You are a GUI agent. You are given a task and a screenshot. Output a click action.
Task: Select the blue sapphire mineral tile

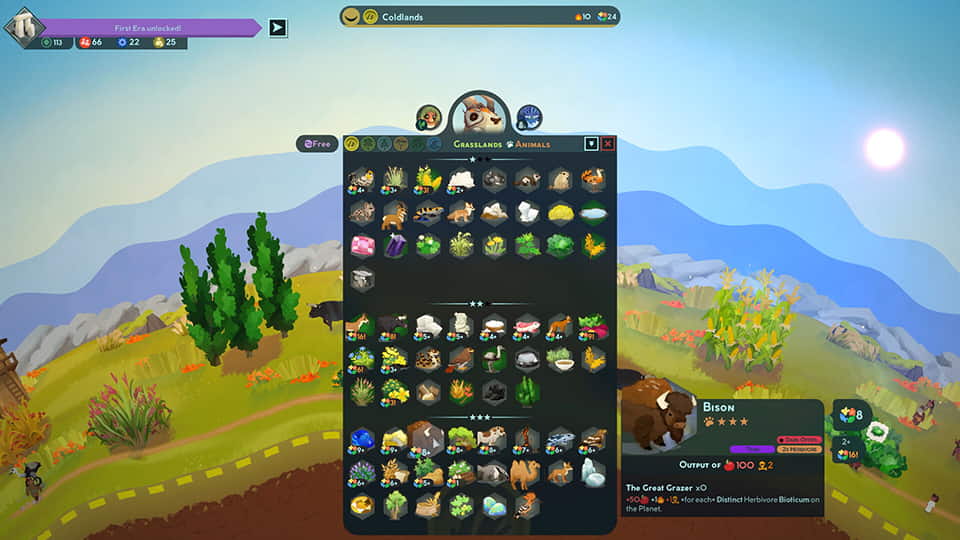[x=362, y=439]
